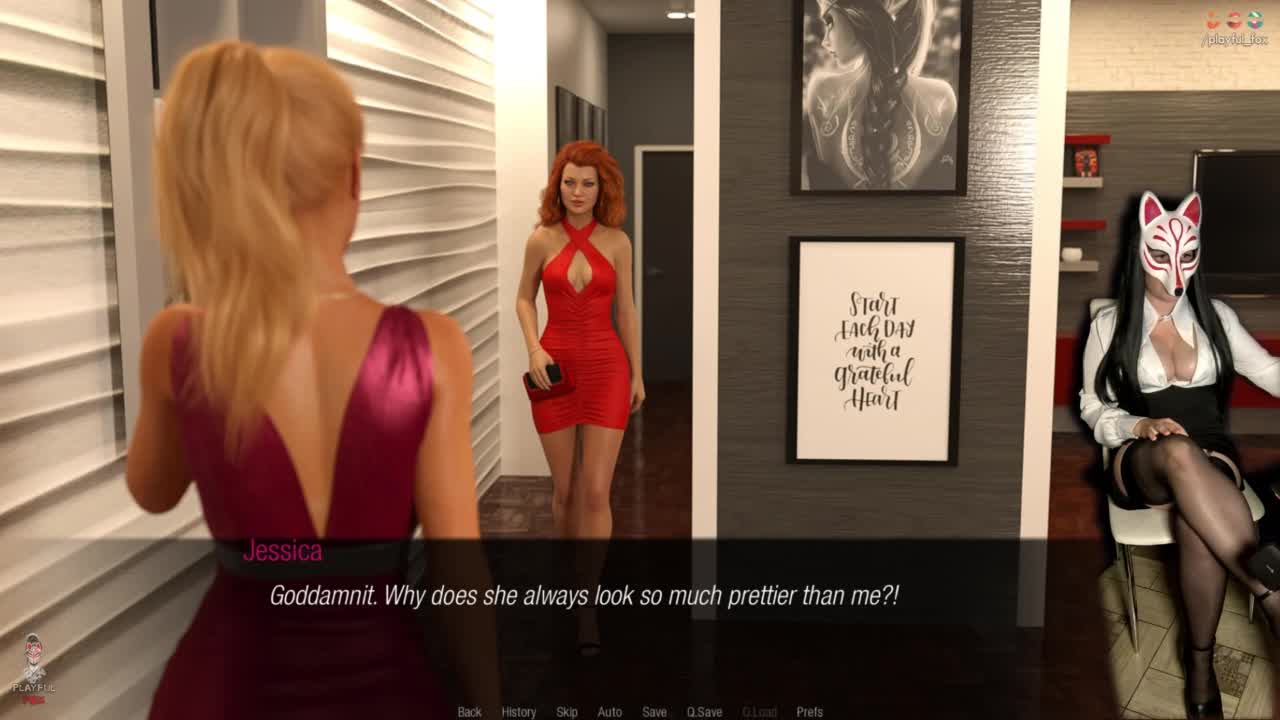Viewport: 1280px width, 720px height.
Task: Open the Save game screen
Action: tap(654, 712)
